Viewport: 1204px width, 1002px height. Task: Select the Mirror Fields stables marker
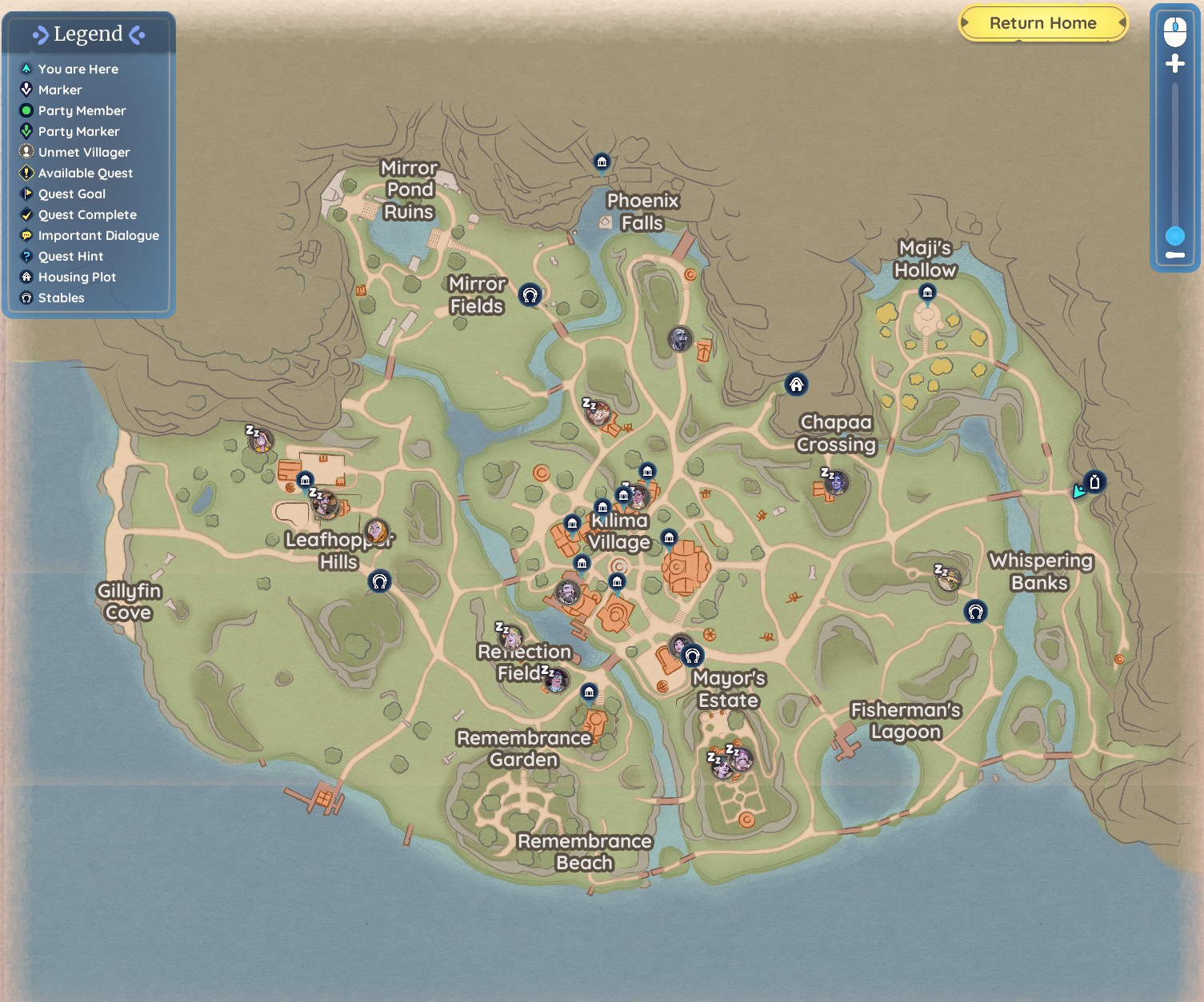click(x=530, y=294)
